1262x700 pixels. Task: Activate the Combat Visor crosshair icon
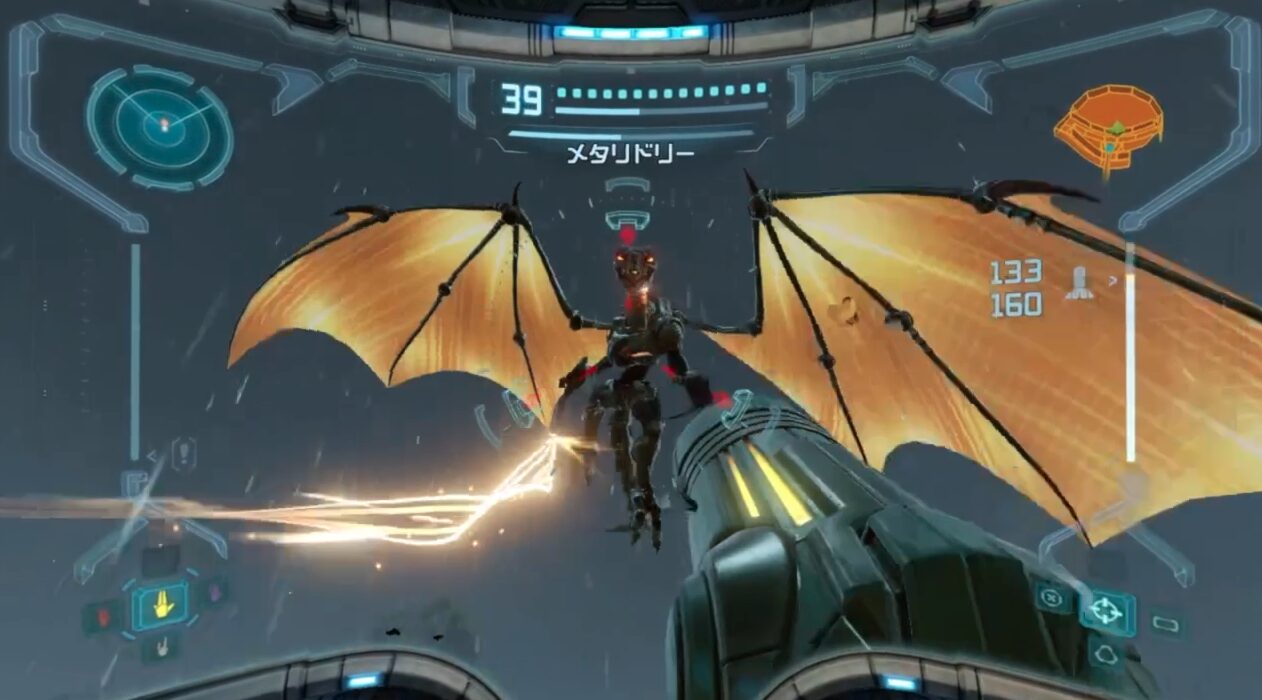tap(1104, 610)
